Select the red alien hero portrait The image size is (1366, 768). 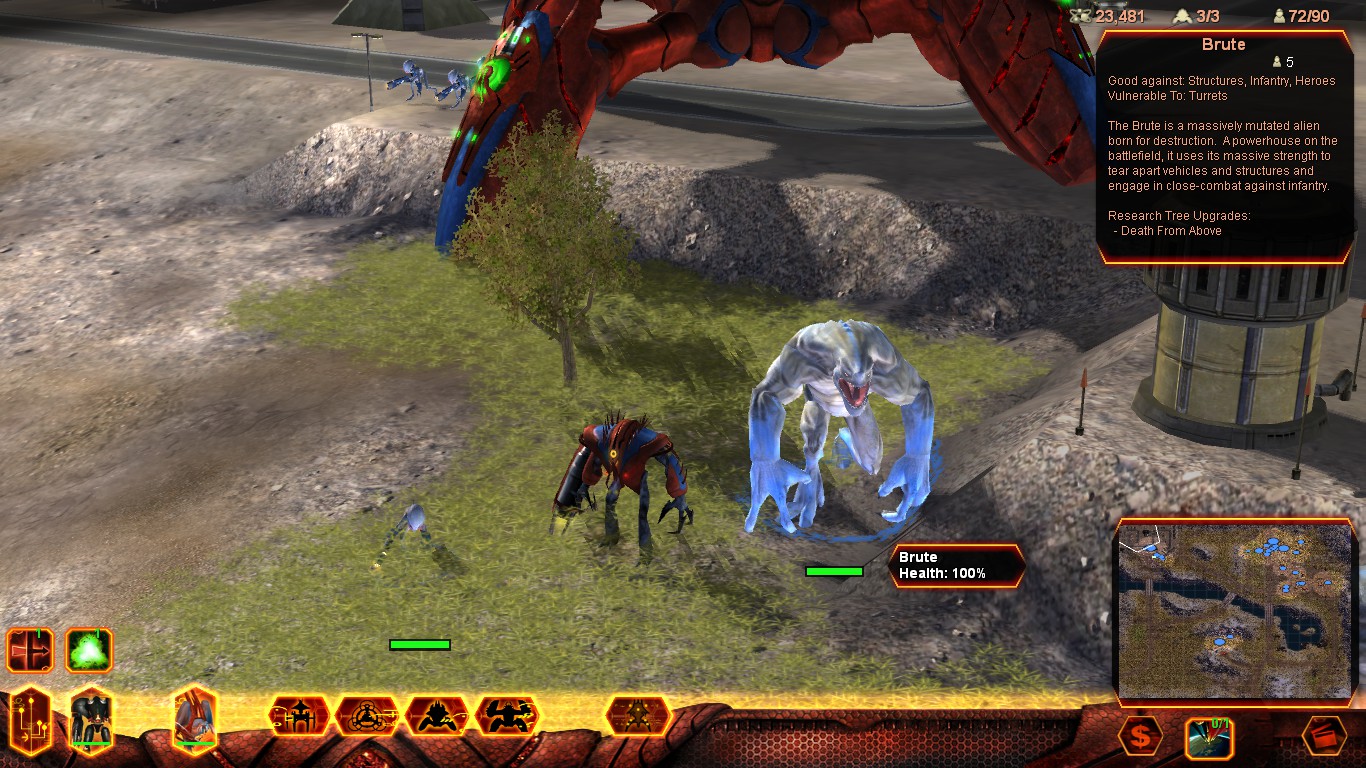click(x=195, y=718)
